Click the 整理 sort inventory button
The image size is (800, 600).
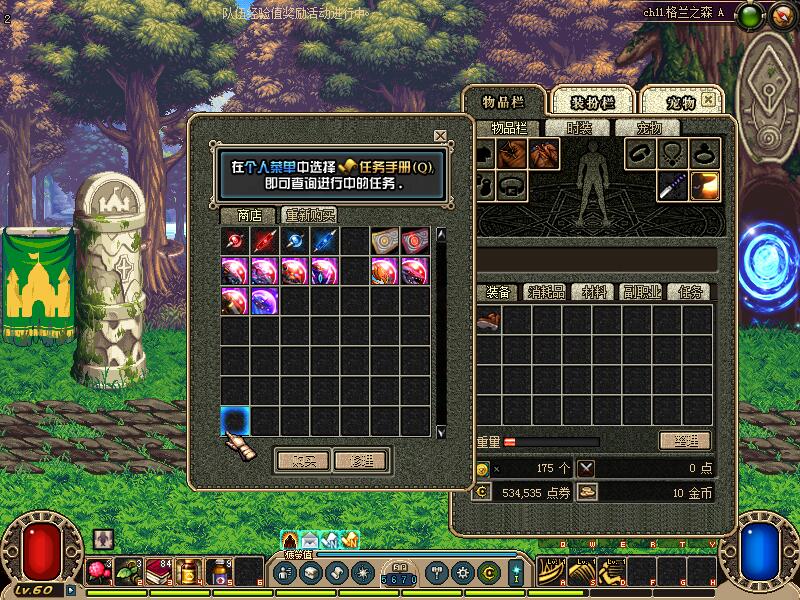point(684,441)
